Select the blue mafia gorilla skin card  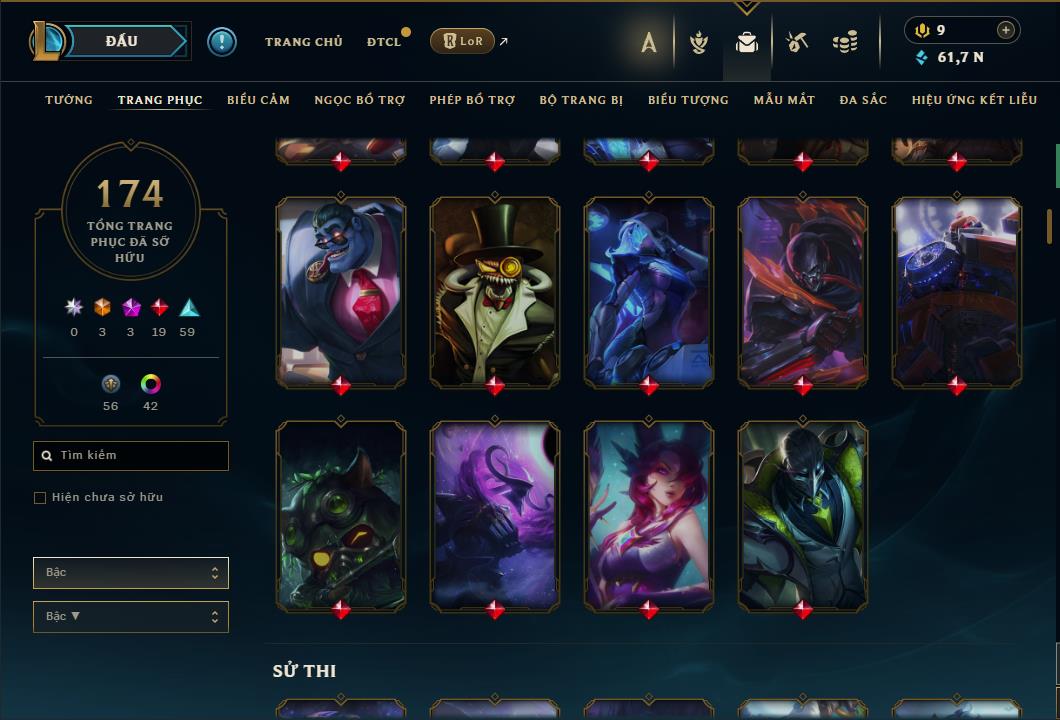(341, 290)
